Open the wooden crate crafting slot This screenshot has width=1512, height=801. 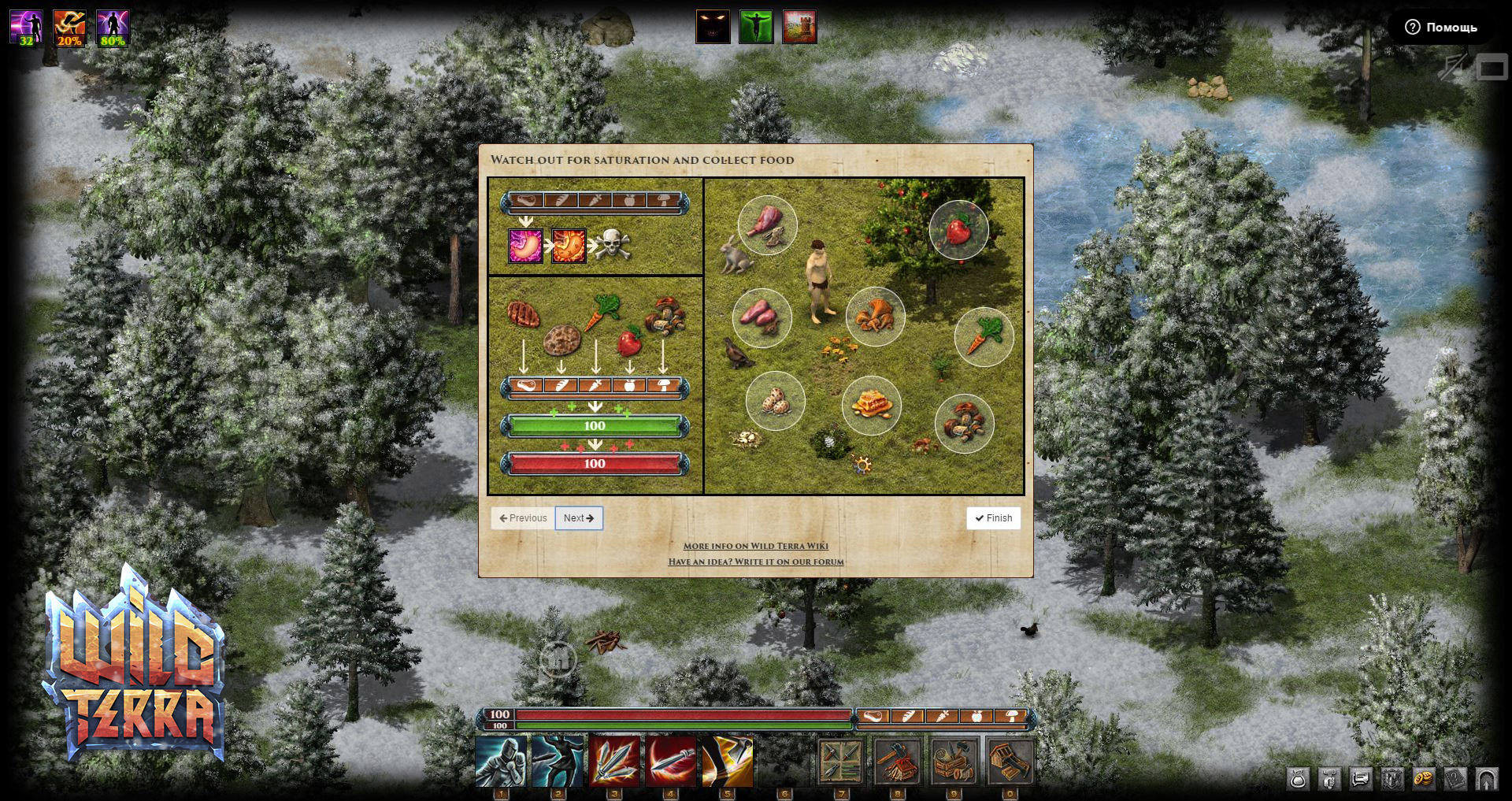pos(954,762)
